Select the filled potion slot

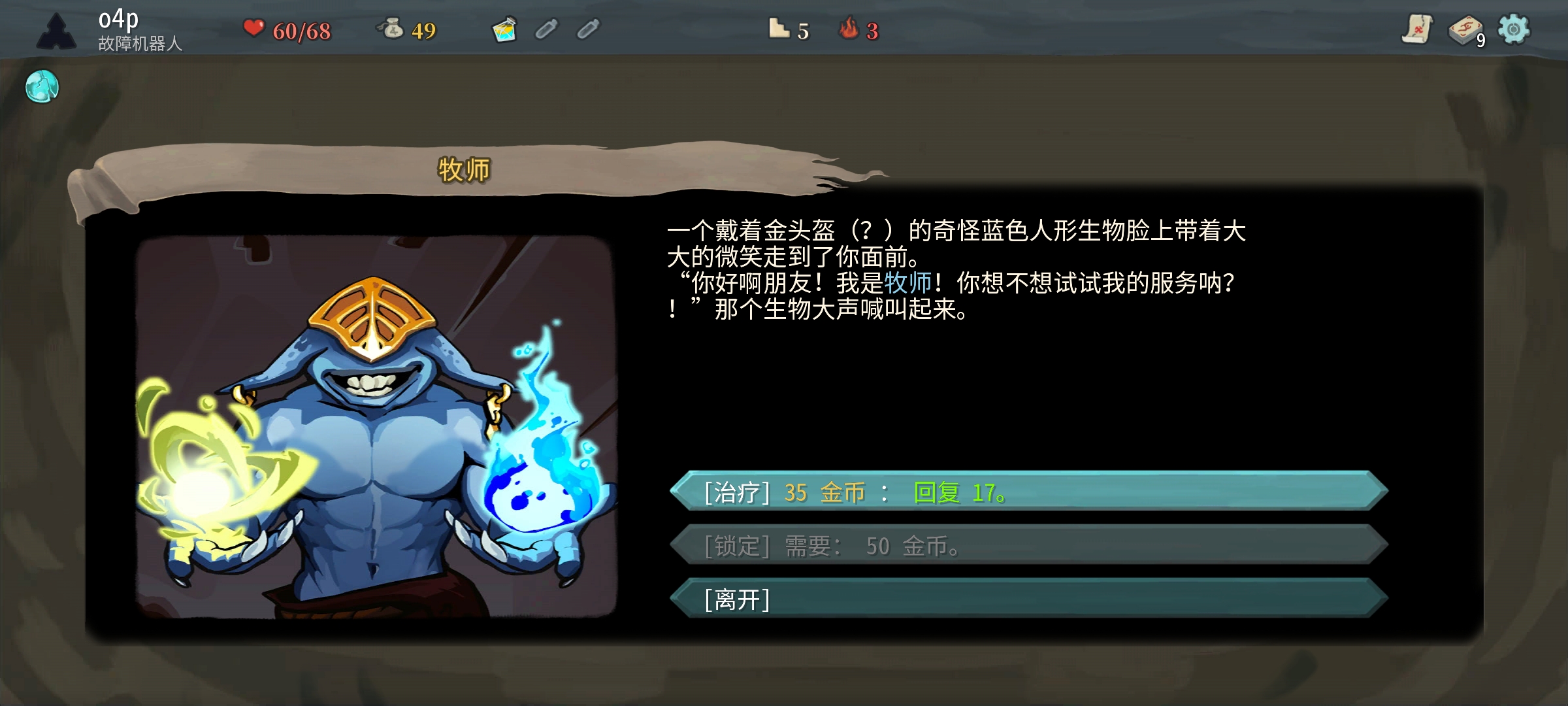coord(504,29)
